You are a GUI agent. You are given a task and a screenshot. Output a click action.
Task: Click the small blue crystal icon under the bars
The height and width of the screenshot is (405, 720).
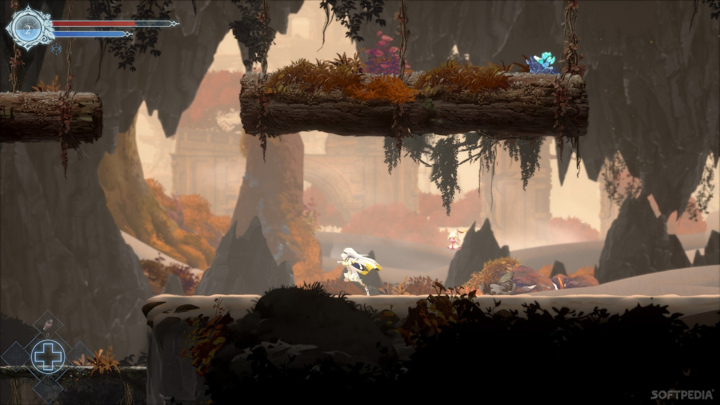57,47
